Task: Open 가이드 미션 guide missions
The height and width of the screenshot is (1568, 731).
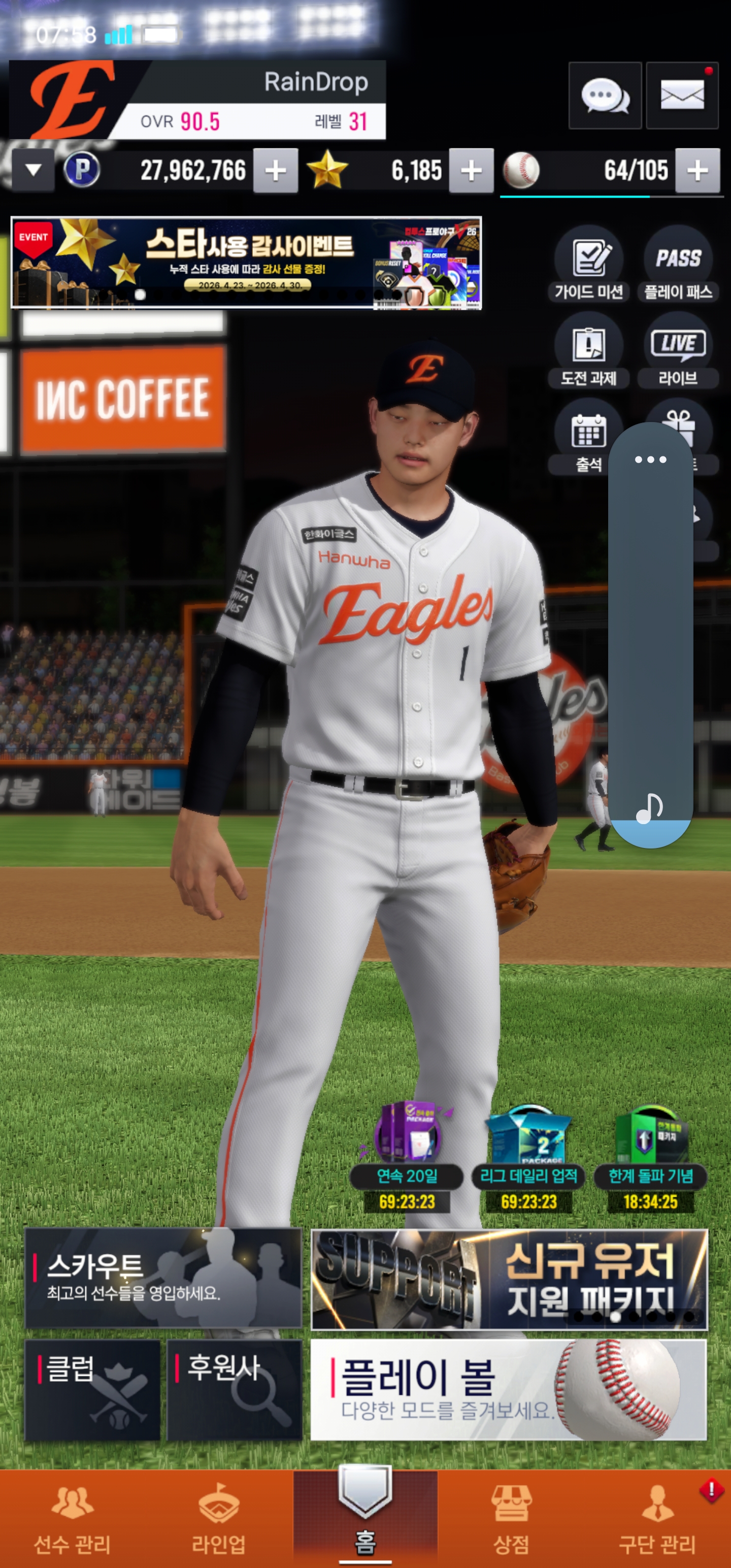Action: click(588, 265)
